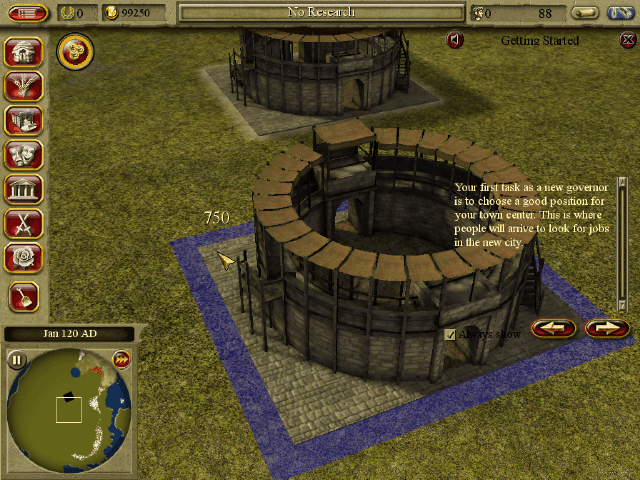Open the scroll button in the top bar
Screen dimensions: 640x480
click(586, 13)
